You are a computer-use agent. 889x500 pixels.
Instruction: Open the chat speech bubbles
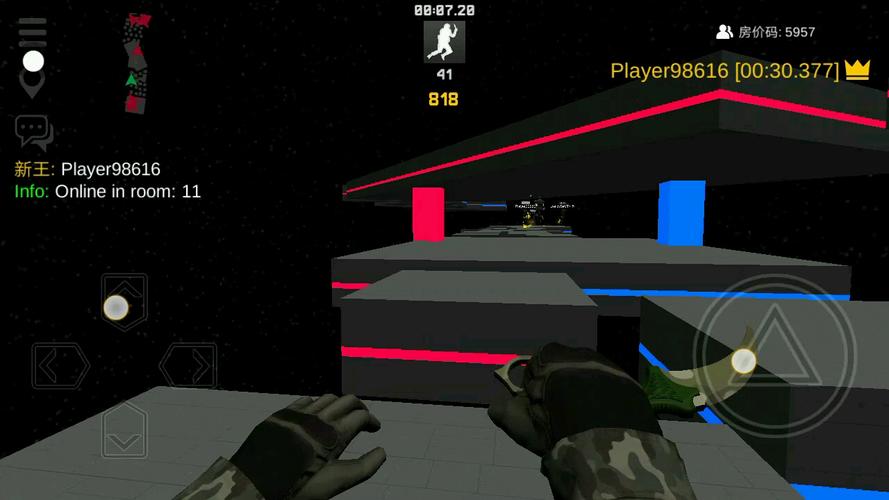coord(33,132)
